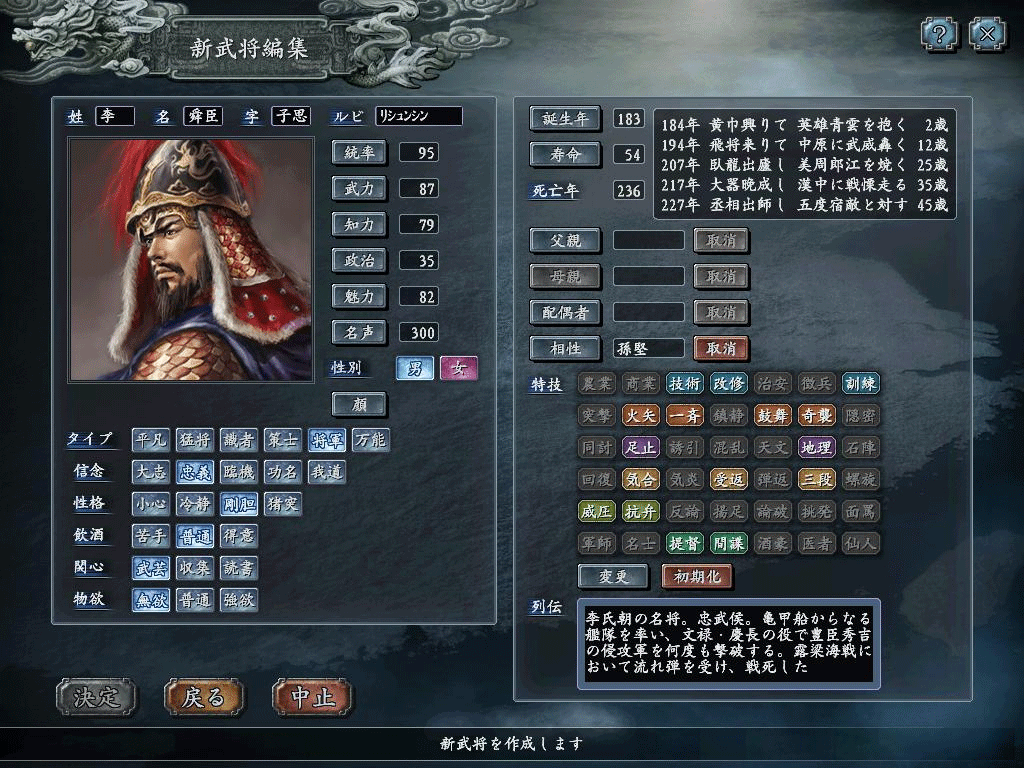Open the 顔 portrait selector
Screen dimensions: 1024x768
359,404
